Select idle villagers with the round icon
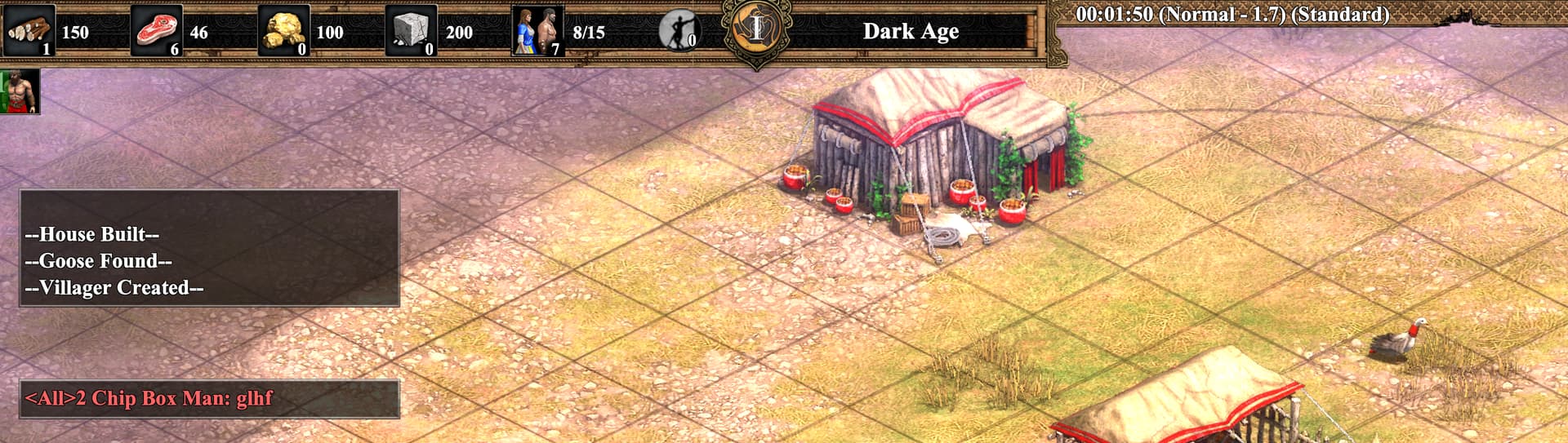Image resolution: width=1568 pixels, height=443 pixels. 679,31
